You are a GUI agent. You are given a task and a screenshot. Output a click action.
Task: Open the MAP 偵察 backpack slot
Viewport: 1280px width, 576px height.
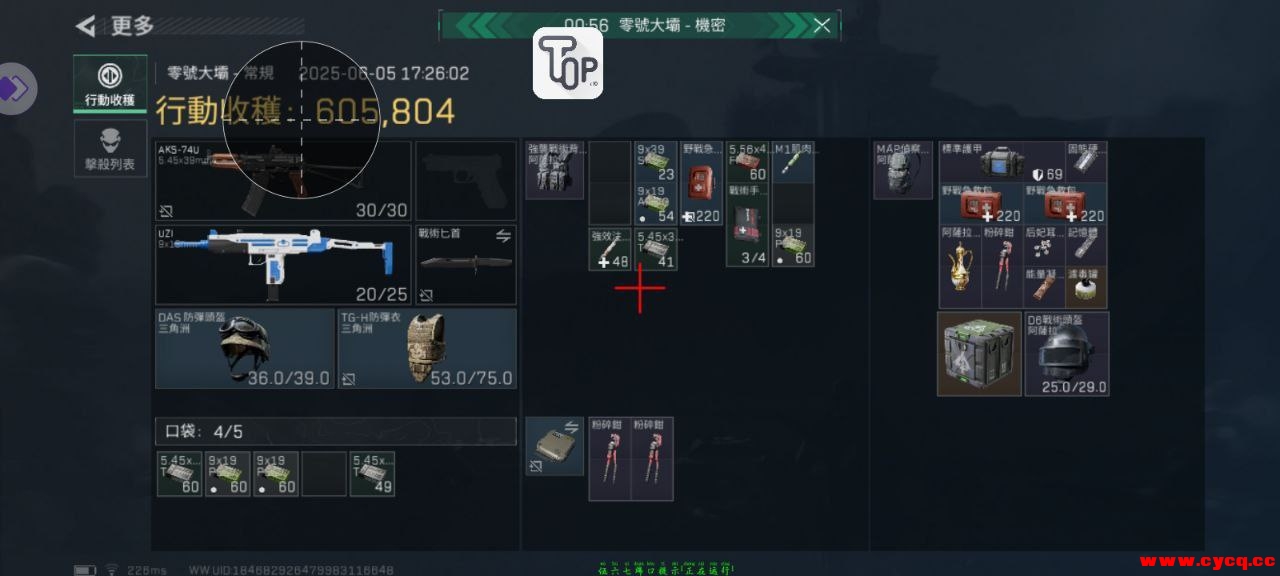(903, 170)
